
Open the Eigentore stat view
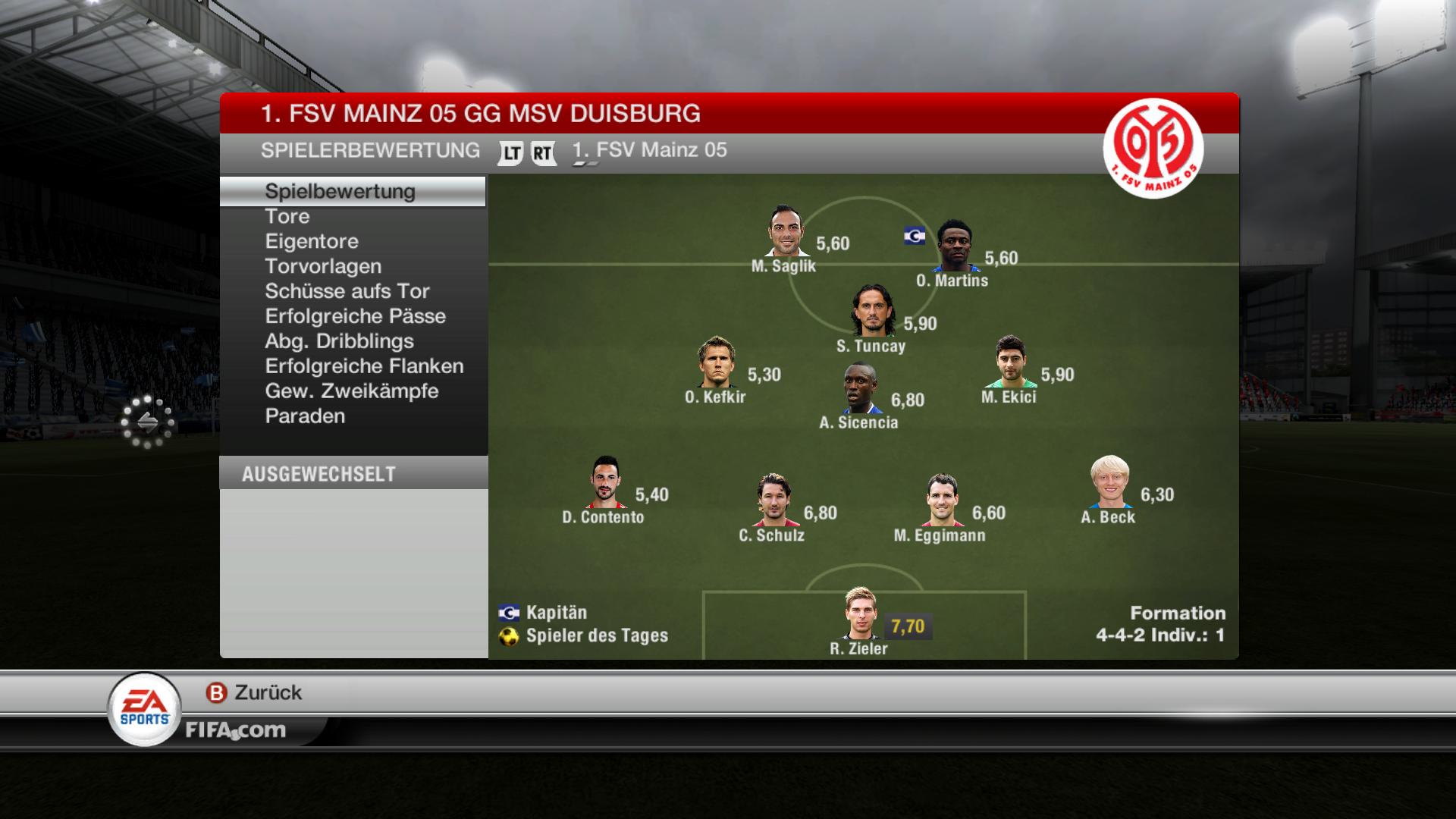click(x=312, y=242)
